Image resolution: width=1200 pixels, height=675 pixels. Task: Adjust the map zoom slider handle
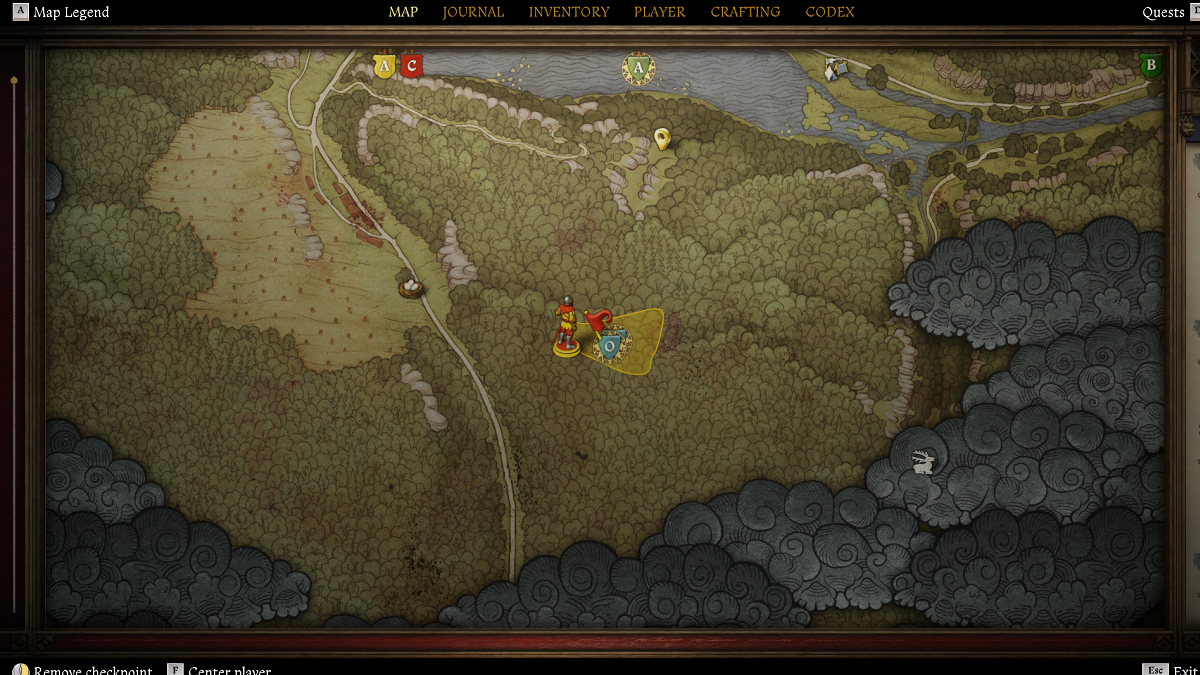pyautogui.click(x=14, y=80)
